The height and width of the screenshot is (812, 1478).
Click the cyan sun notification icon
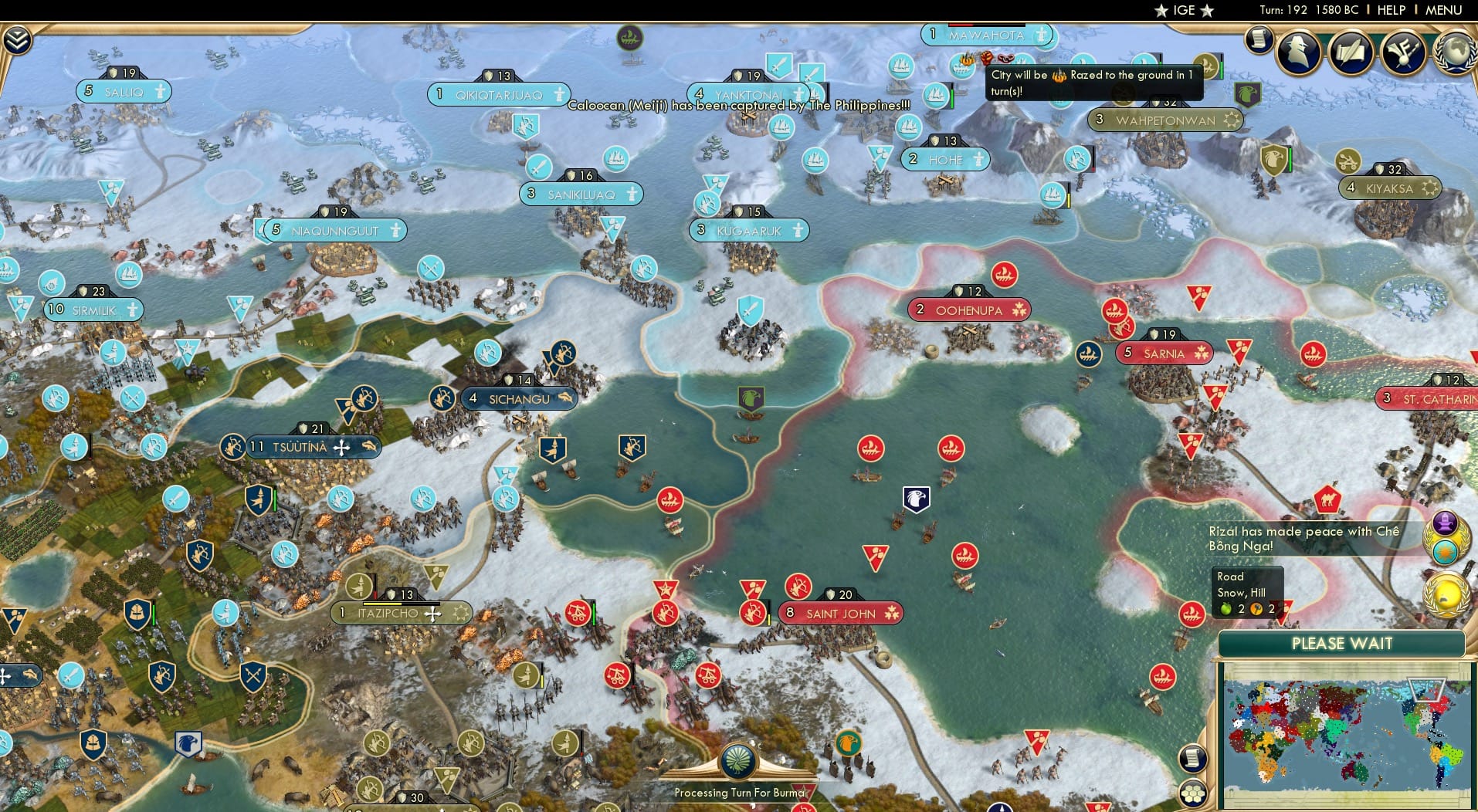pos(1444,550)
